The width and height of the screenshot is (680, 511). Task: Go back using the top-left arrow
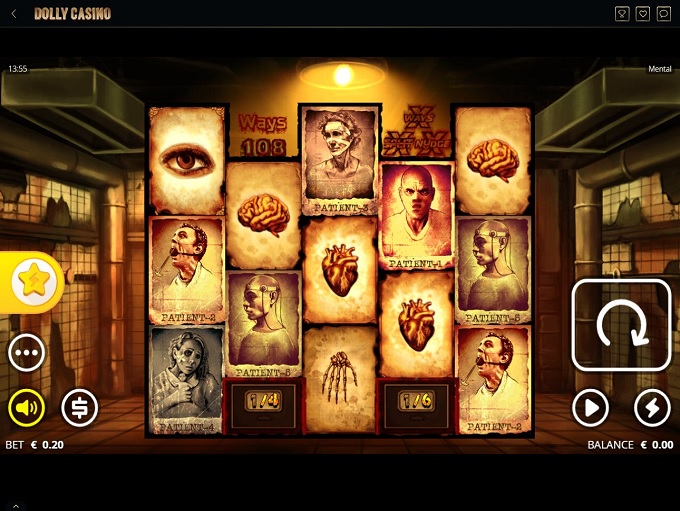(x=14, y=14)
